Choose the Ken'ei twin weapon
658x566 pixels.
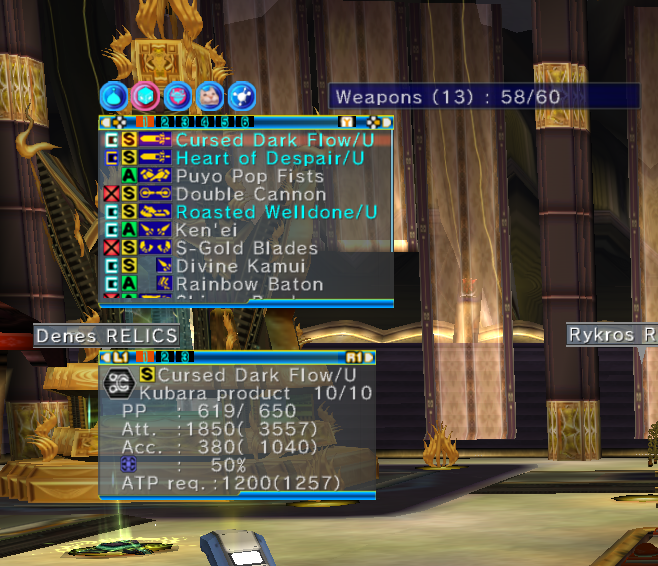pyautogui.click(x=205, y=230)
